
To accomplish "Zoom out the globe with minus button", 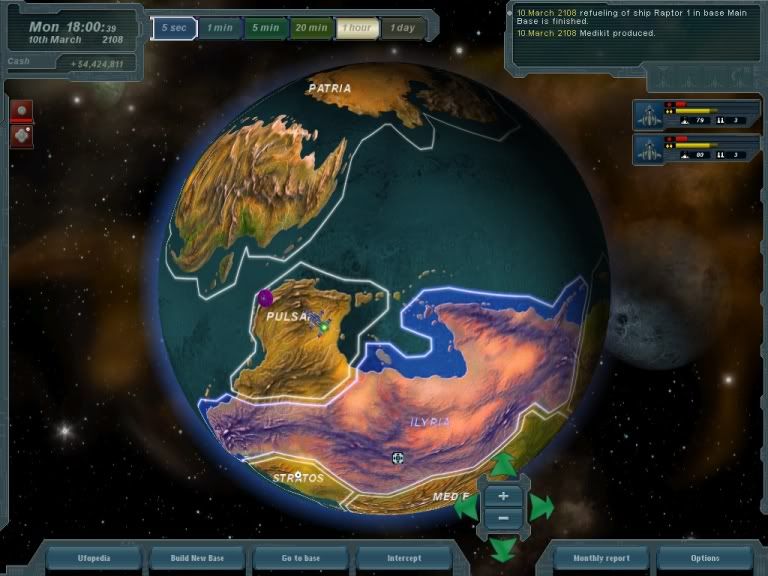I will (x=503, y=517).
